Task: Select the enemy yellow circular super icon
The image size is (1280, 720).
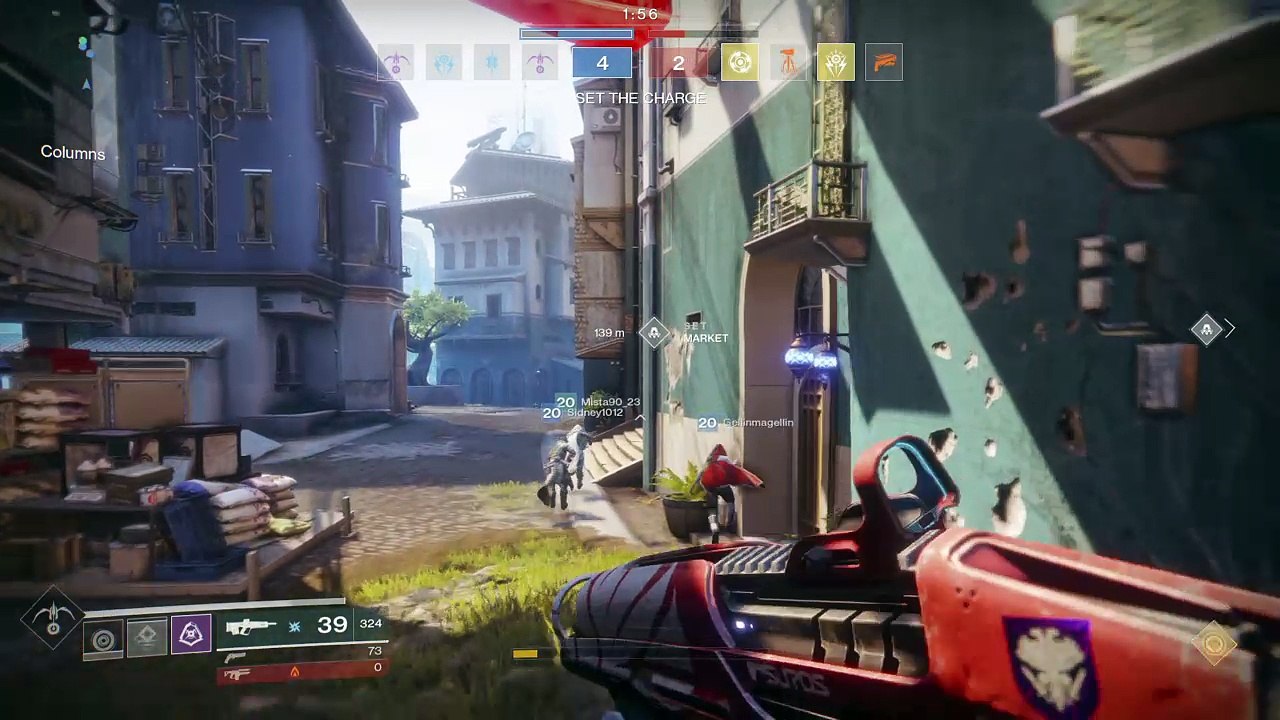Action: pos(740,63)
